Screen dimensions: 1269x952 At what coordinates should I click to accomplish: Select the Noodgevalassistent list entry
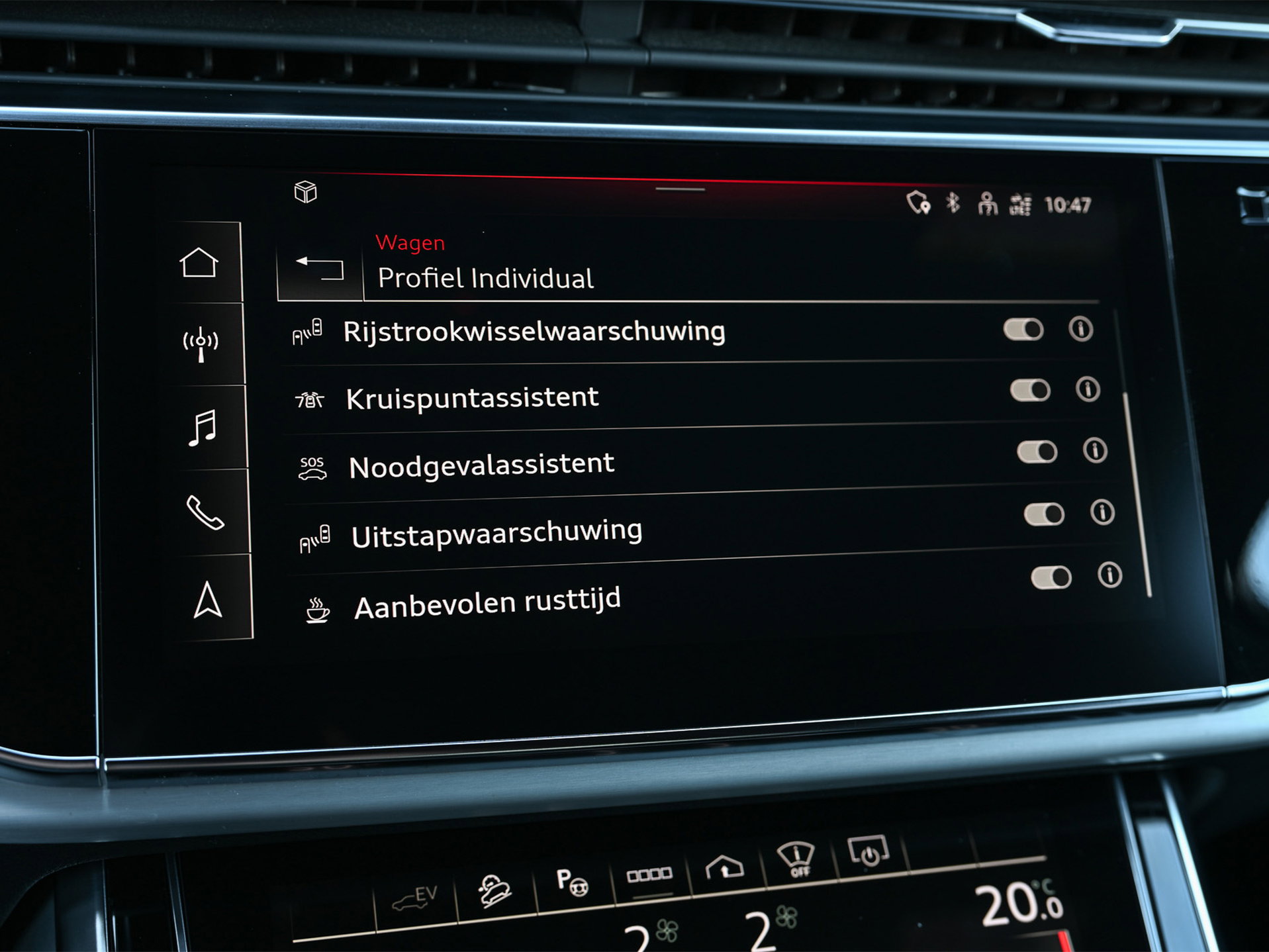point(482,463)
